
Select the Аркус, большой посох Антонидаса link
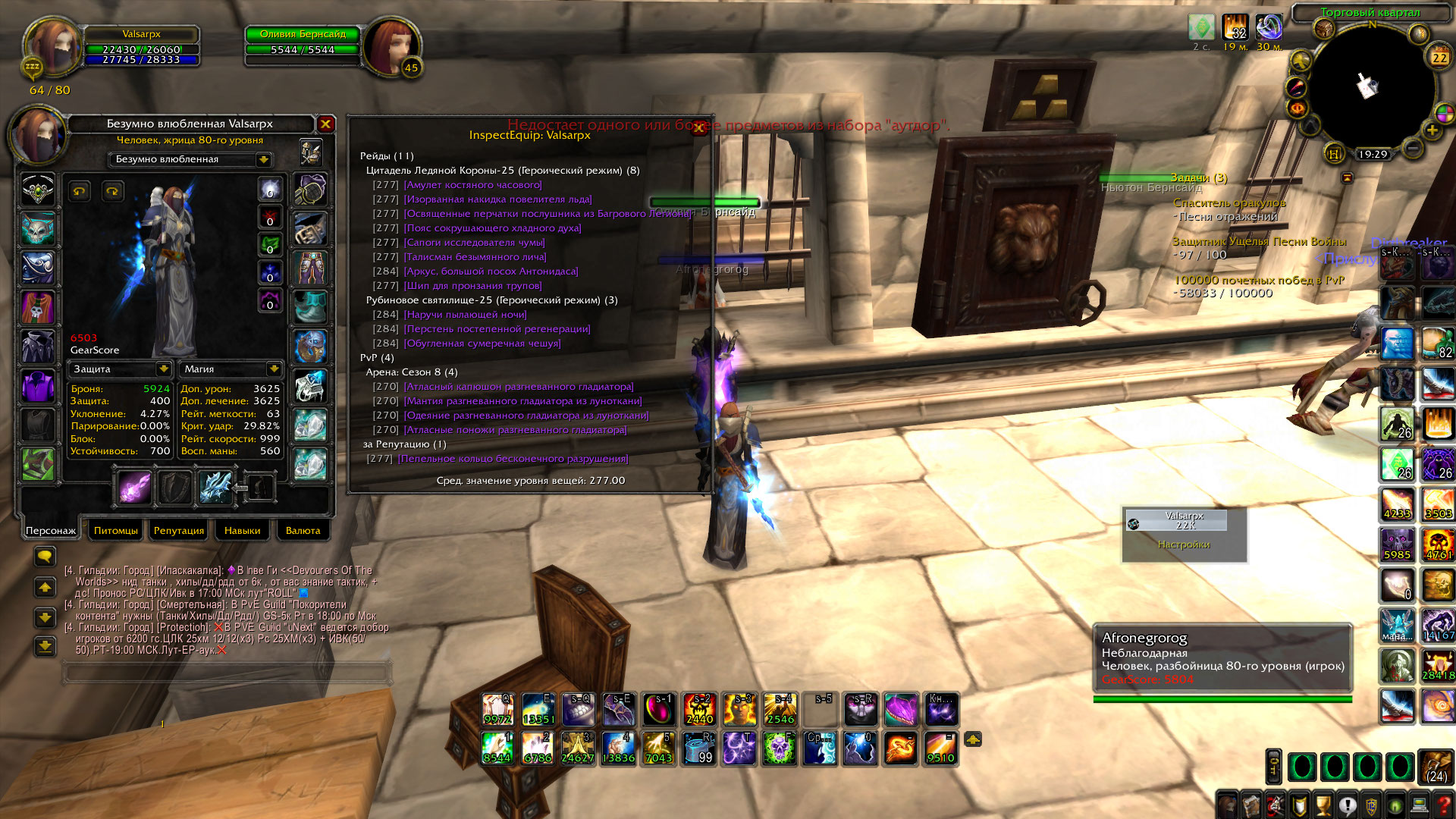click(x=491, y=271)
